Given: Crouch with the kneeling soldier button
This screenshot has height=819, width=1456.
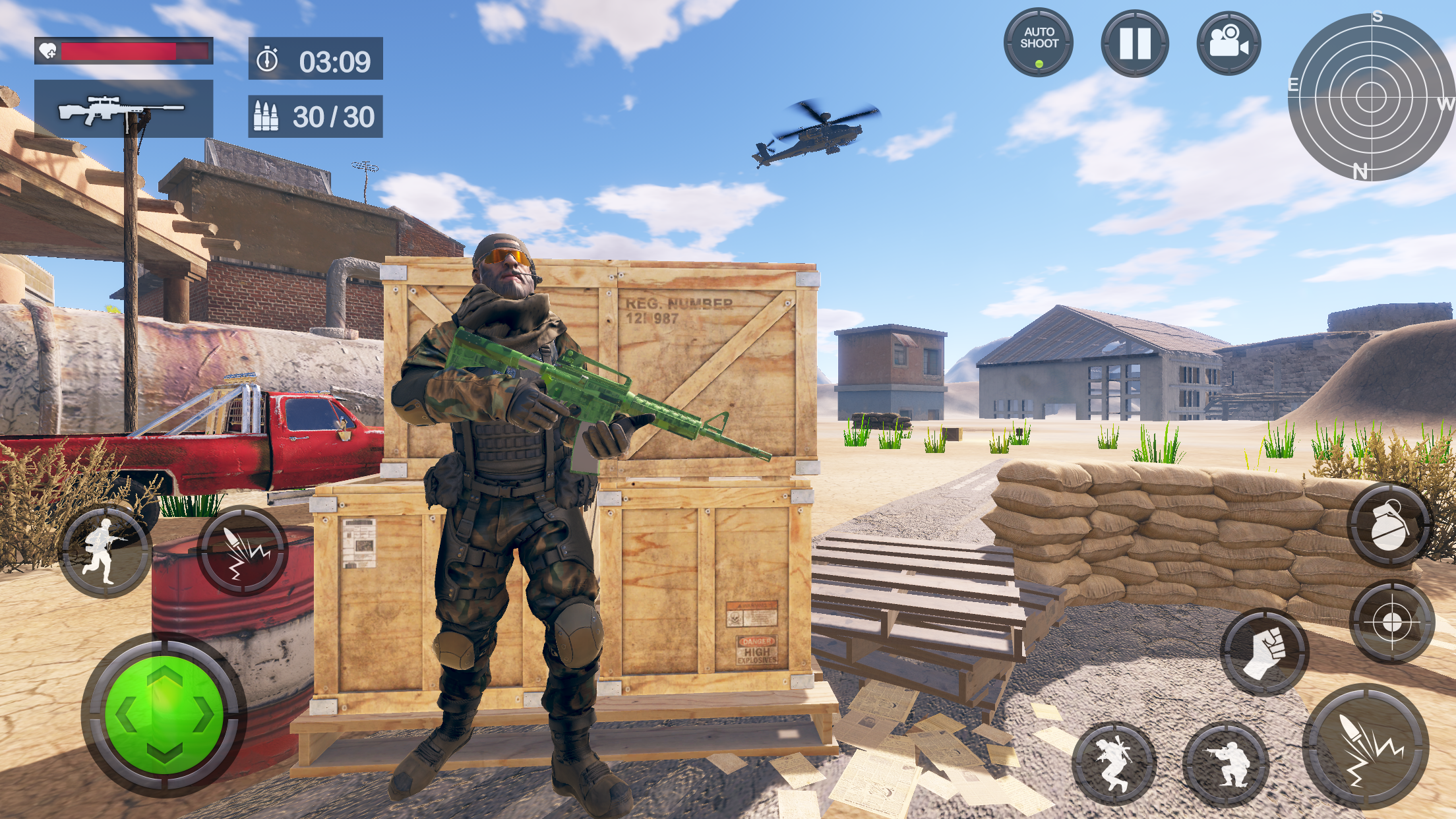Looking at the screenshot, I should click(x=1226, y=764).
